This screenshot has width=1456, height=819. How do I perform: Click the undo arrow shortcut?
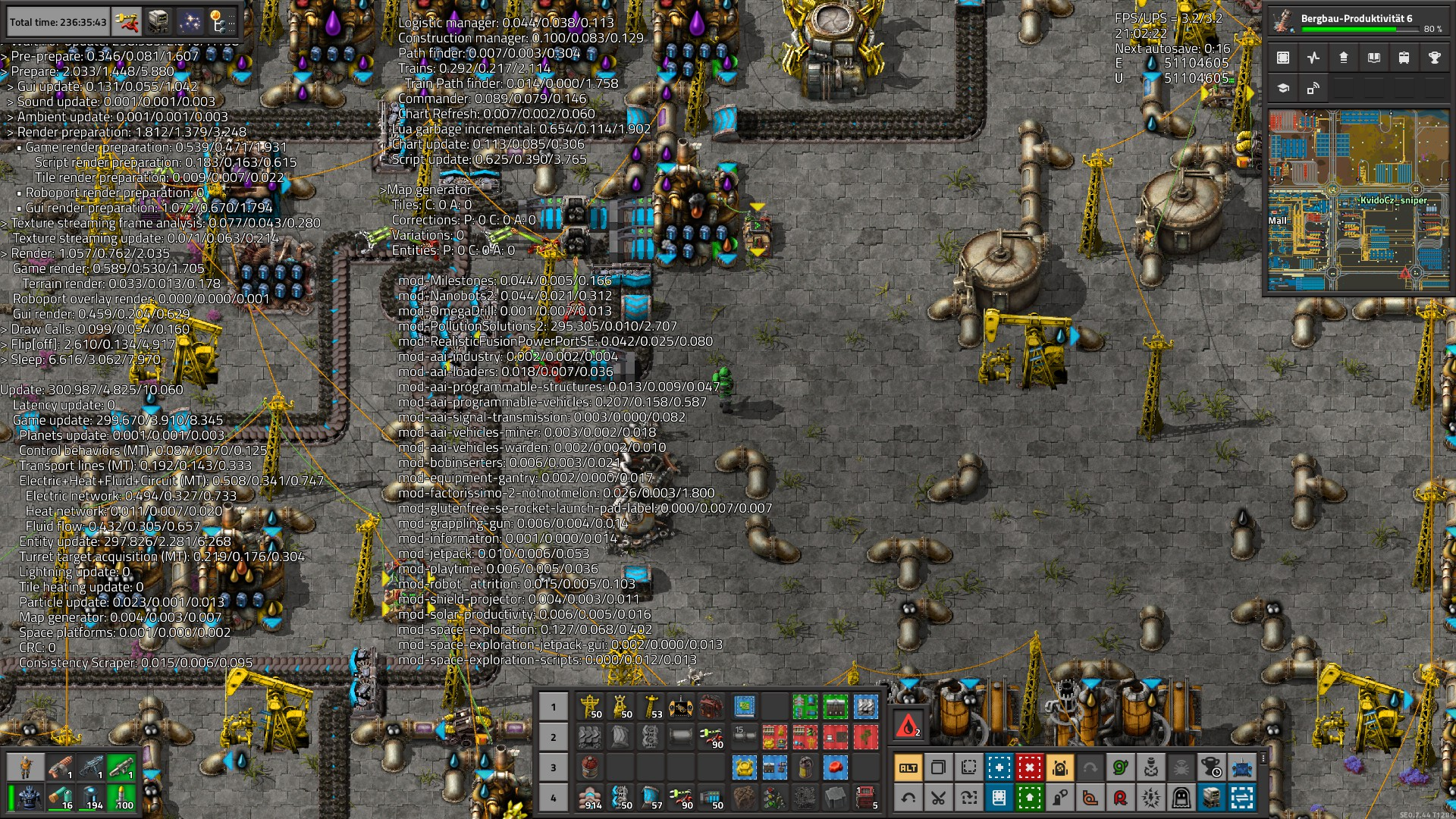coord(908,798)
